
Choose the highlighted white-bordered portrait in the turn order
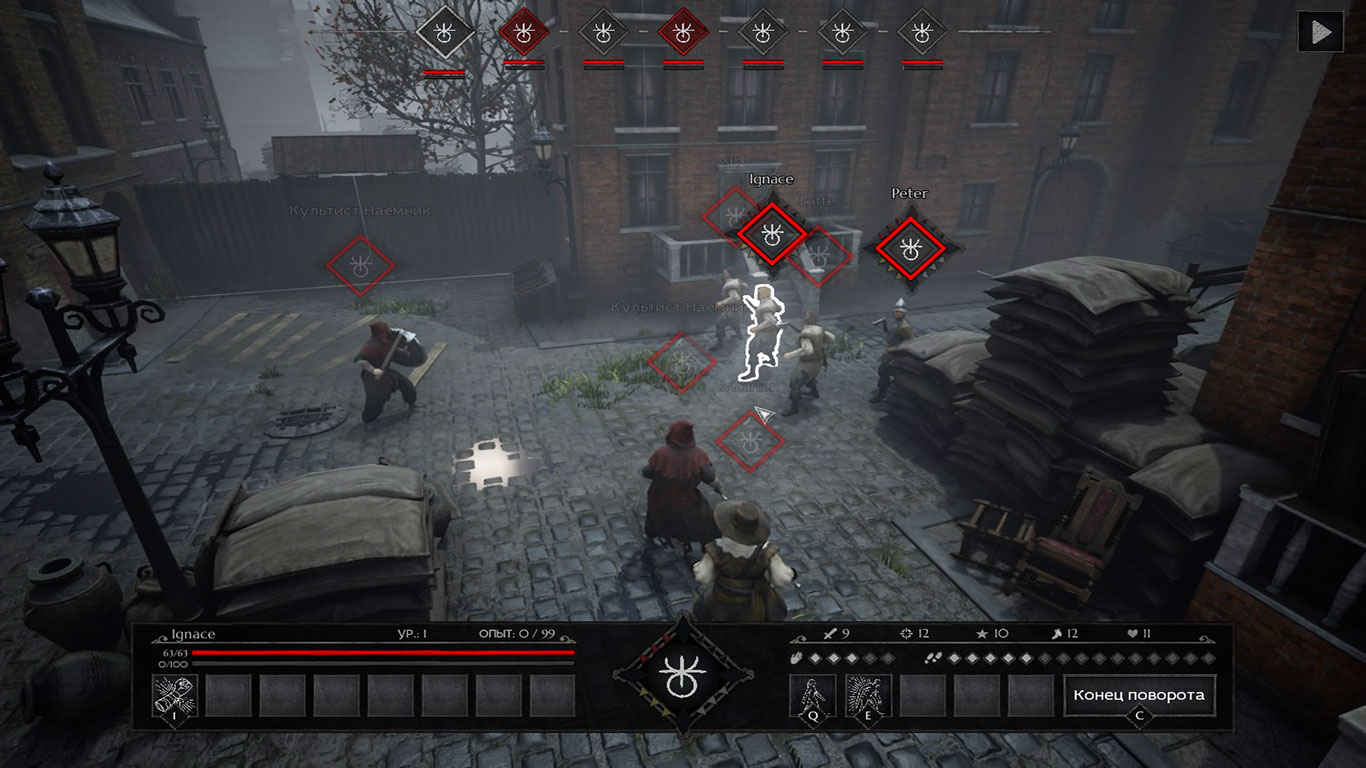pyautogui.click(x=444, y=32)
